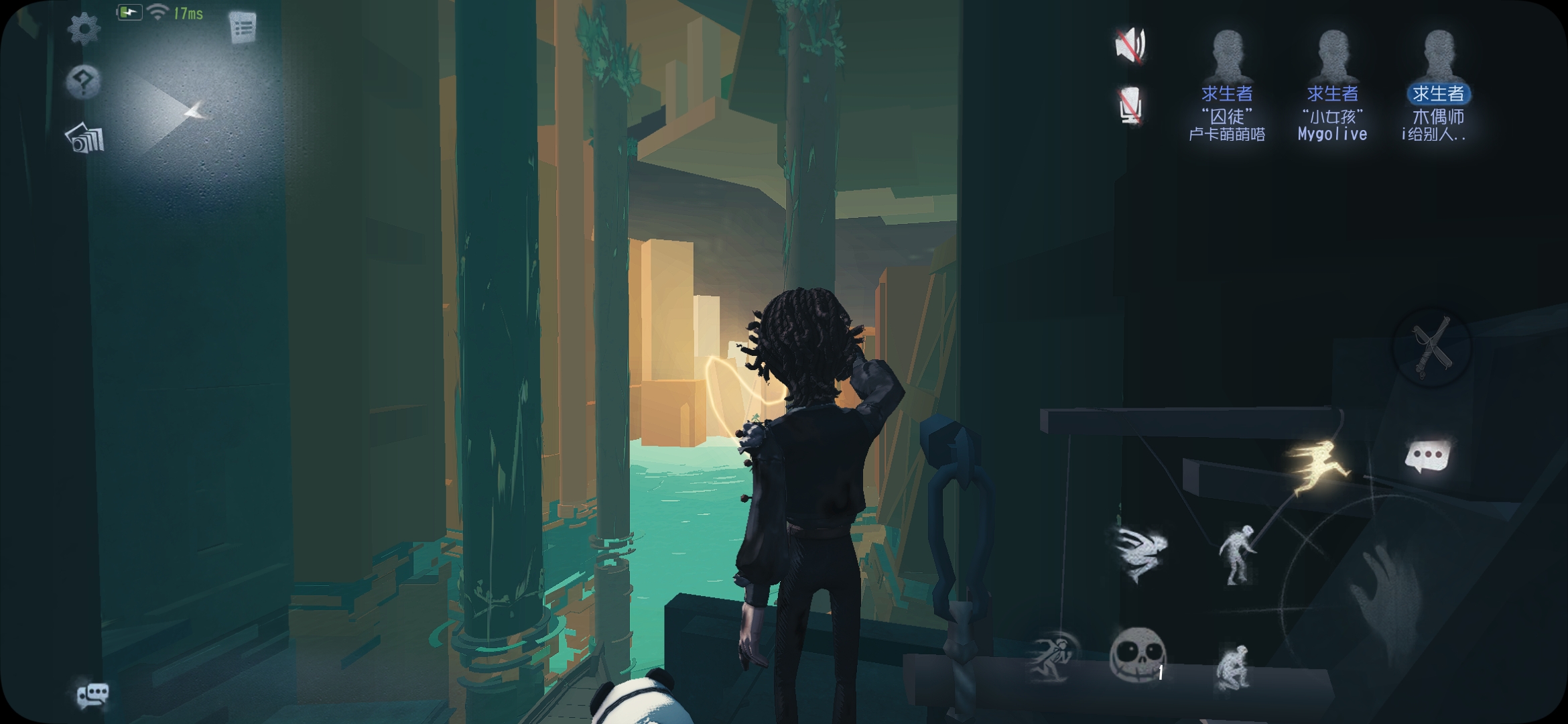The image size is (1568, 724).
Task: Open the stacked cards persona icon
Action: pyautogui.click(x=85, y=138)
